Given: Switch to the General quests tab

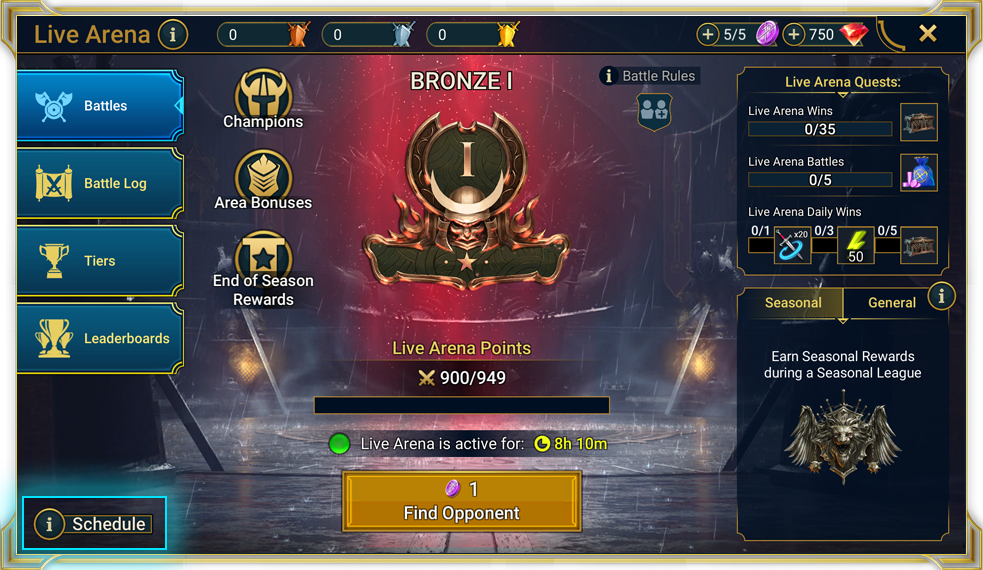Looking at the screenshot, I should [x=891, y=302].
